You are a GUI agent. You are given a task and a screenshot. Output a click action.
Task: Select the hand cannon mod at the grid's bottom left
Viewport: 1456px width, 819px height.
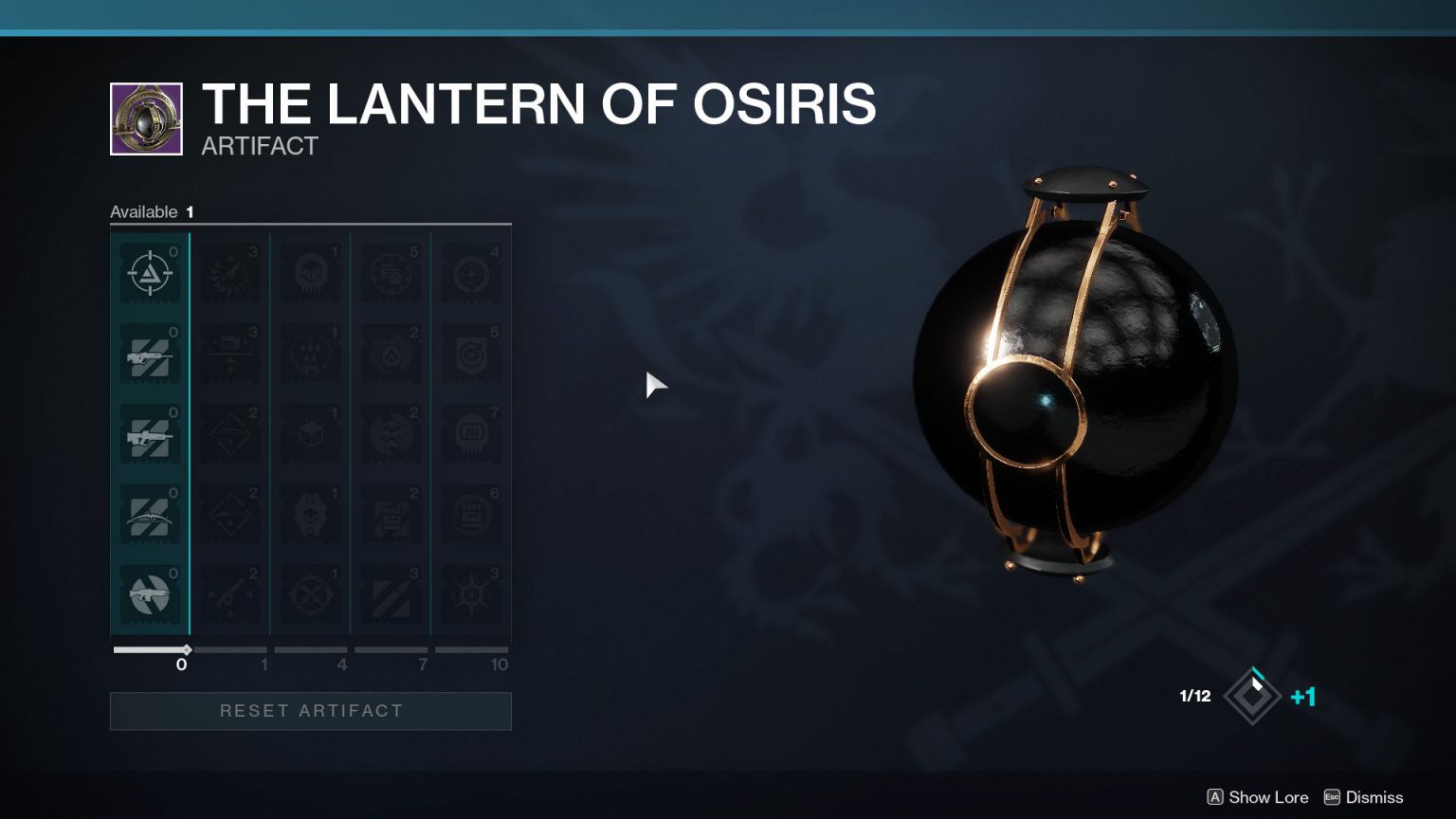pyautogui.click(x=149, y=594)
